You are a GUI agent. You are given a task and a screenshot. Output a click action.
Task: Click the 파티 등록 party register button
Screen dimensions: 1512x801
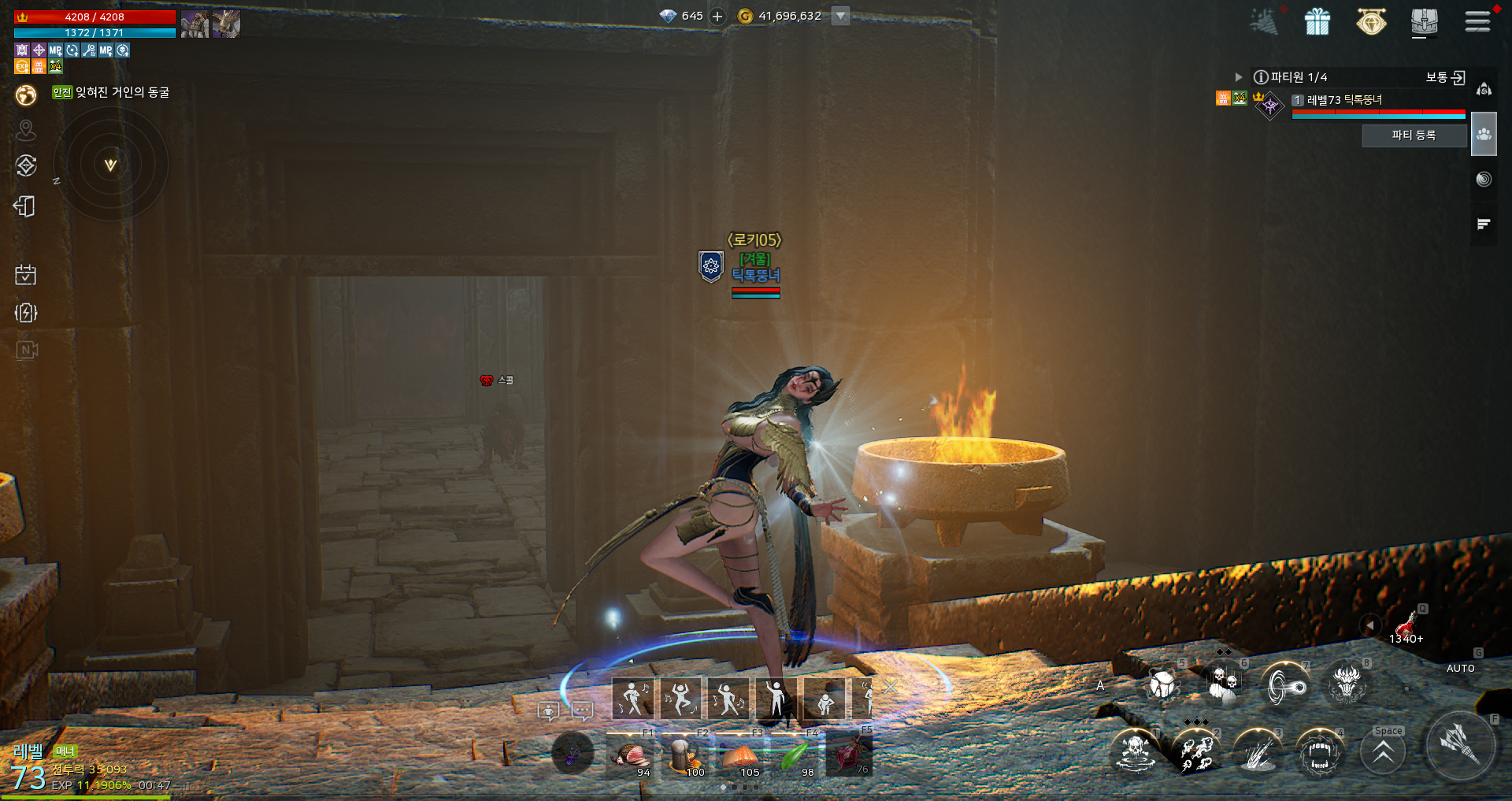1414,135
